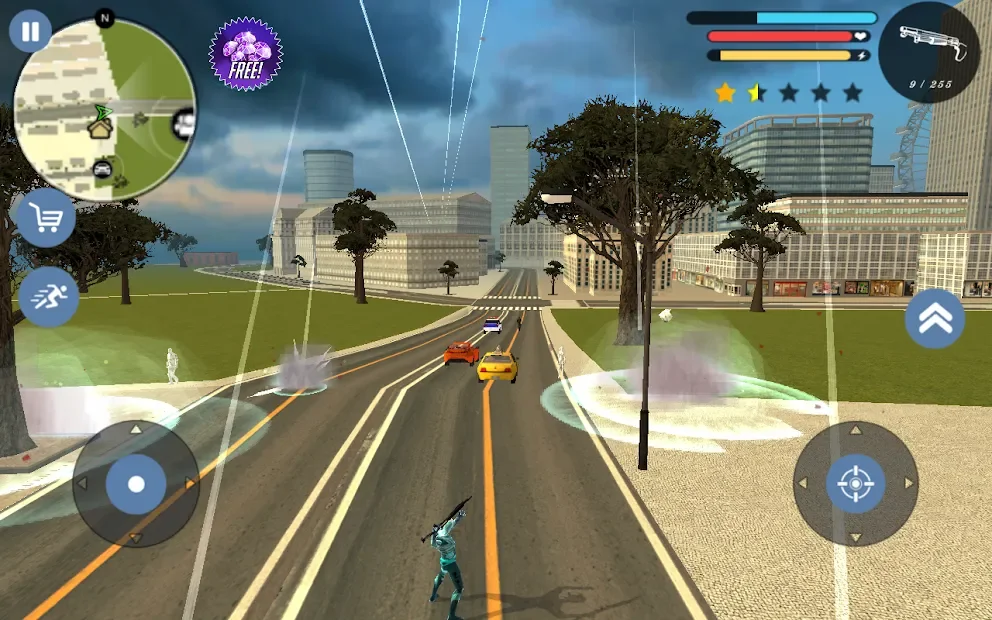Tap the shotgun weapon selector
Viewport: 992px width, 620px height.
click(928, 51)
